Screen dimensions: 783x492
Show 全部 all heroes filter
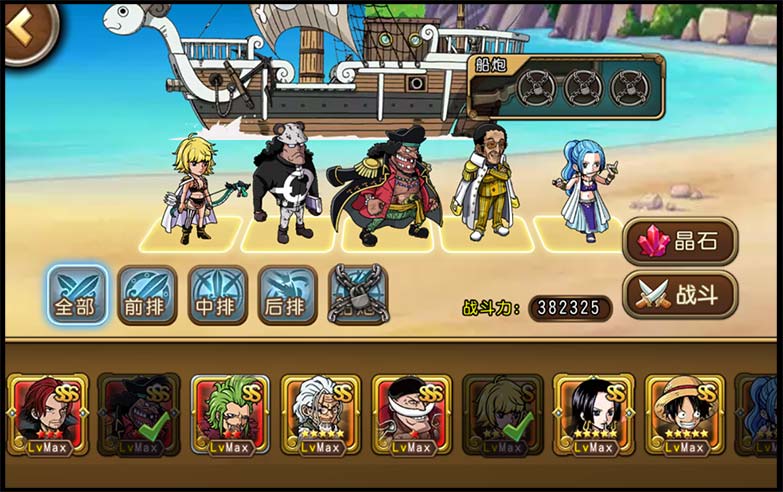[x=77, y=295]
